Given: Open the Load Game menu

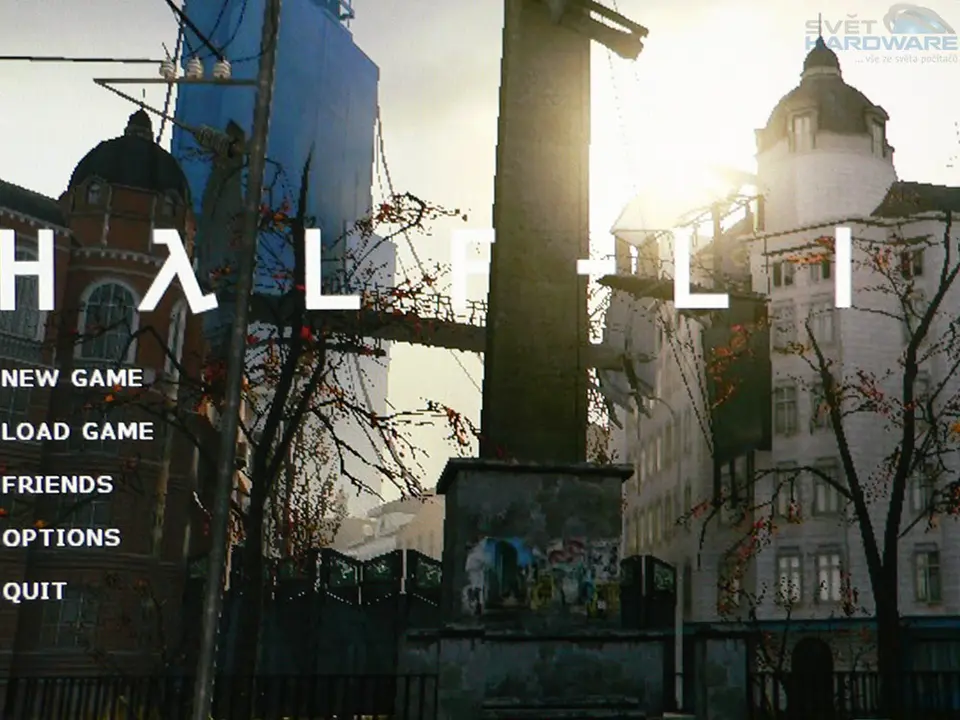Looking at the screenshot, I should tap(78, 431).
